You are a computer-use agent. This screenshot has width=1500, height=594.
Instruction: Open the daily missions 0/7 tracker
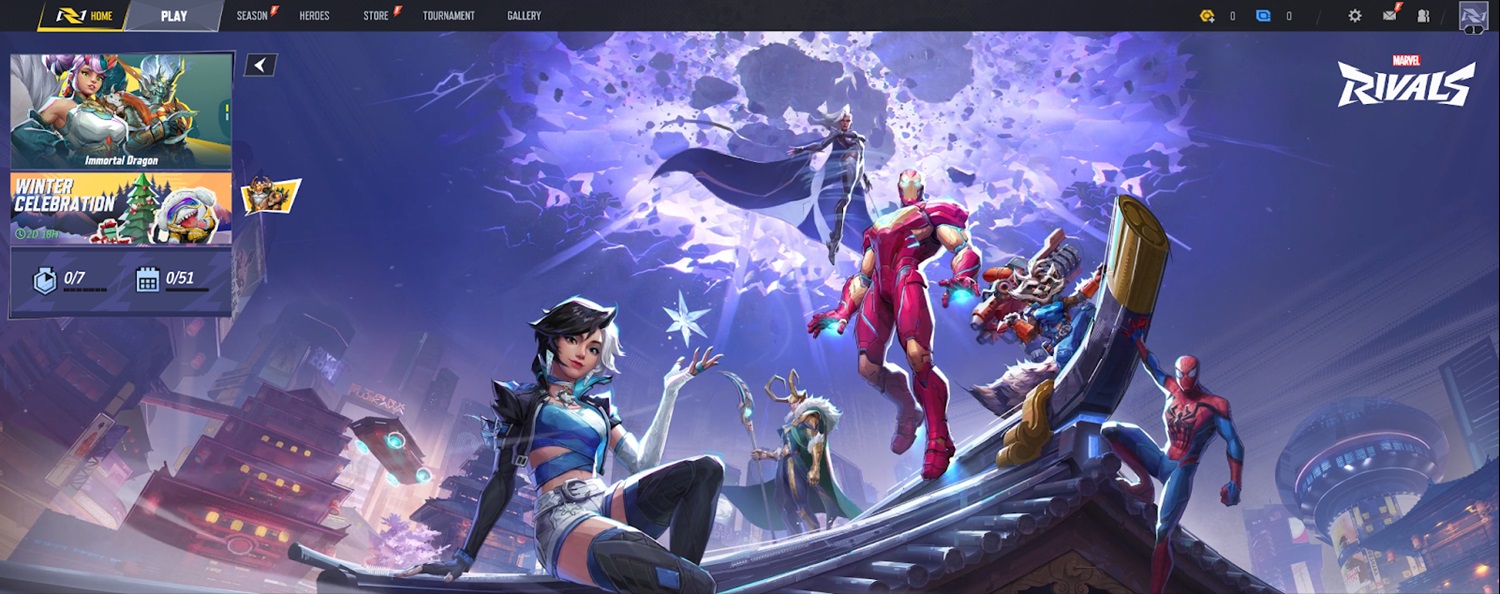coord(68,280)
